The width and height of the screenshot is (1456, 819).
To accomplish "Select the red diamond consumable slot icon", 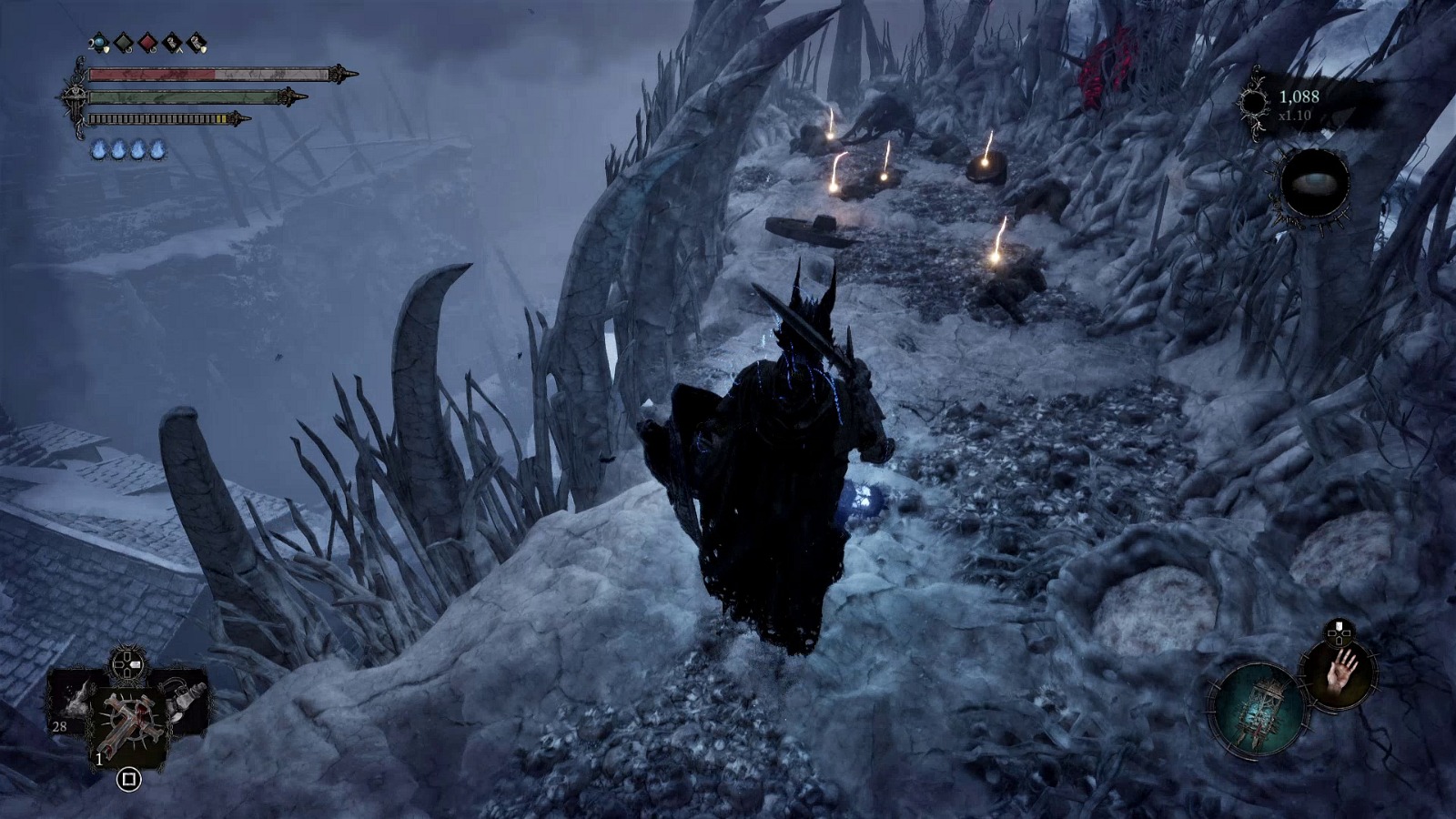I will pos(148,42).
